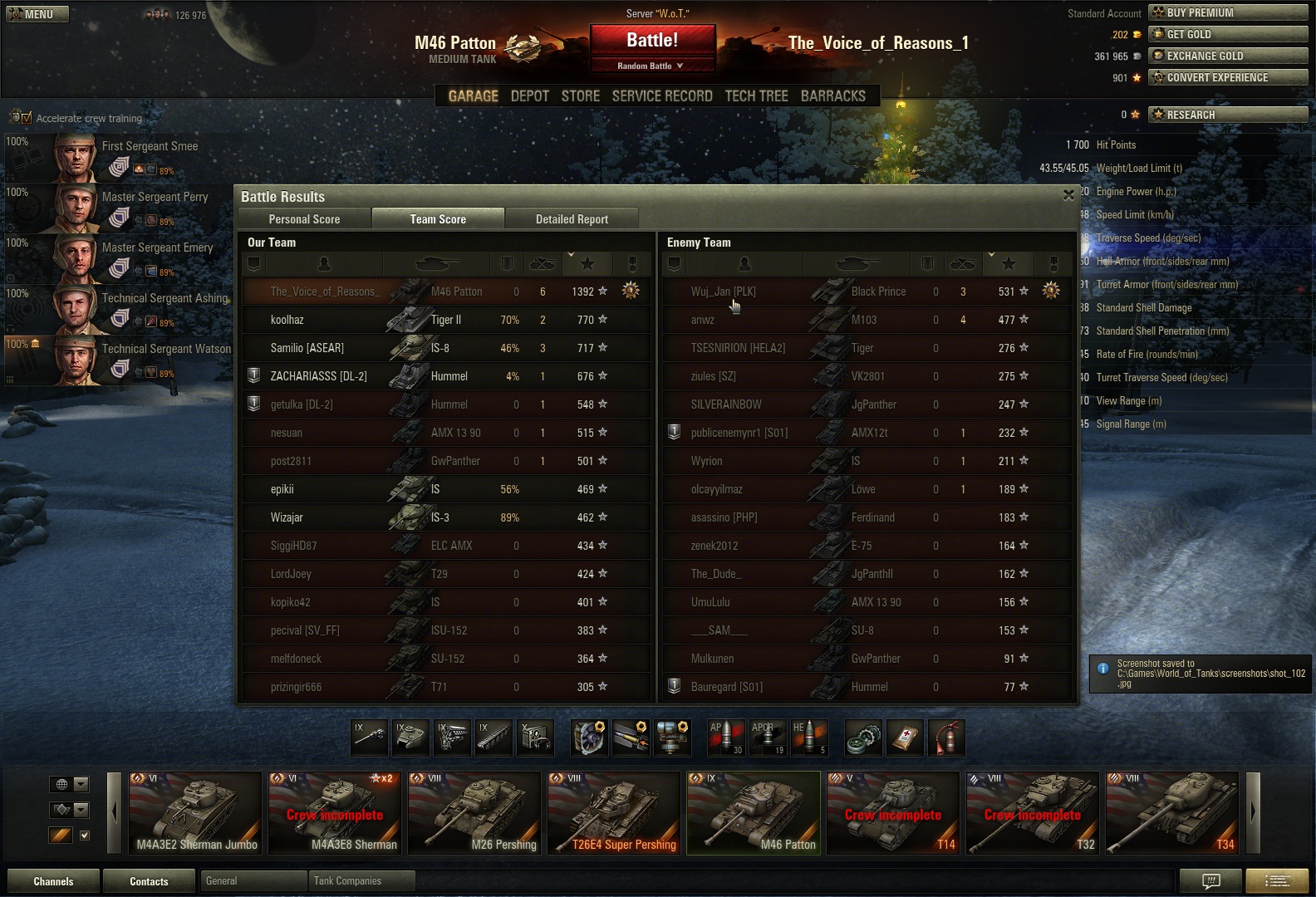The height and width of the screenshot is (897, 1316).
Task: Open Research for this tank
Action: click(x=1227, y=115)
